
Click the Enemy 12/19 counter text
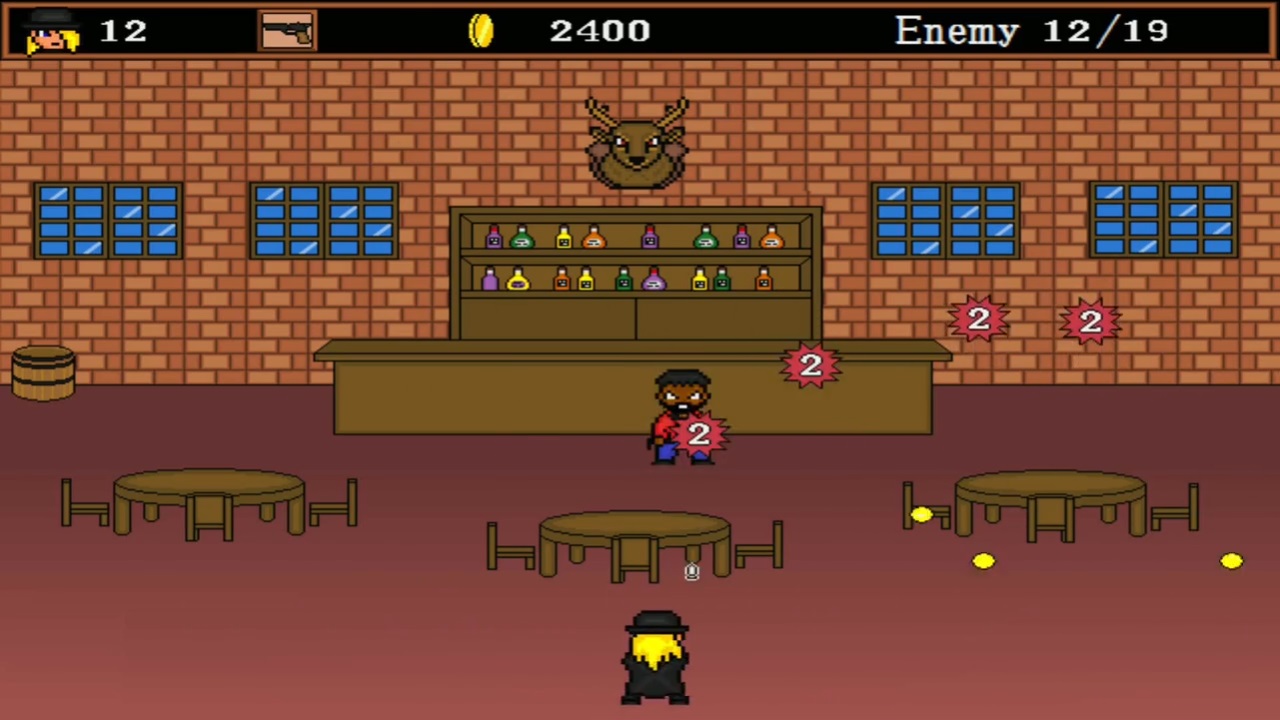(1032, 30)
